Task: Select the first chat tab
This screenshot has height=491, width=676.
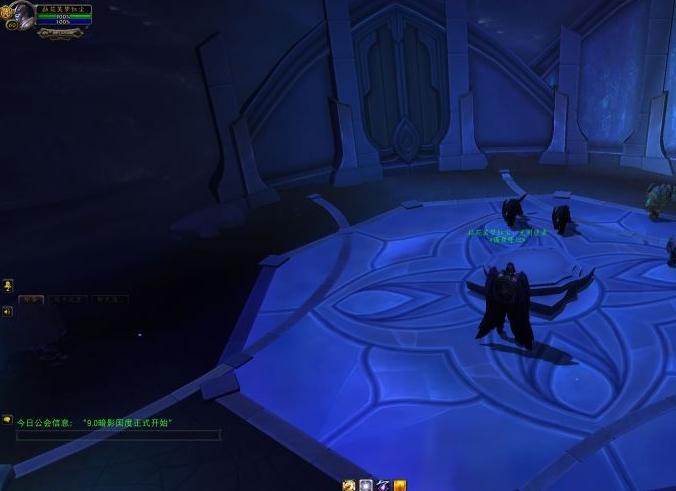Action: coord(31,299)
